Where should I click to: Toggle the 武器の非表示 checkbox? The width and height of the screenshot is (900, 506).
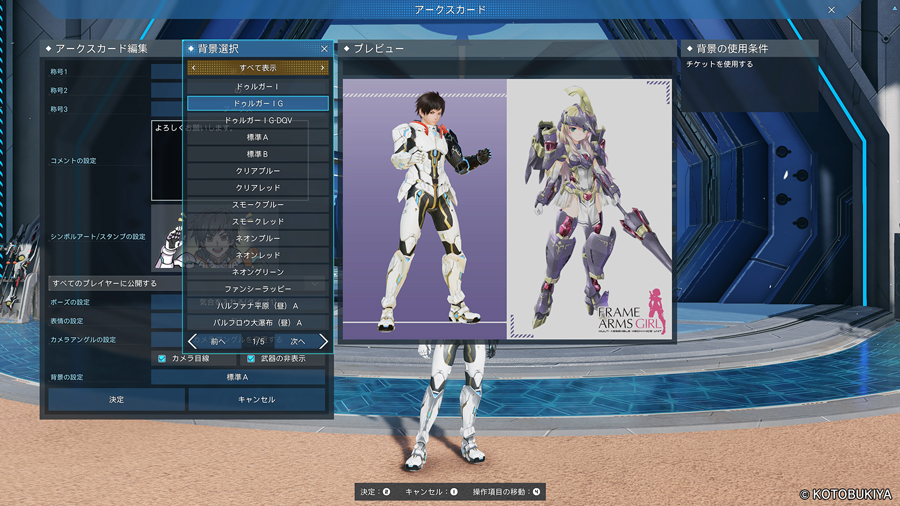[251, 358]
